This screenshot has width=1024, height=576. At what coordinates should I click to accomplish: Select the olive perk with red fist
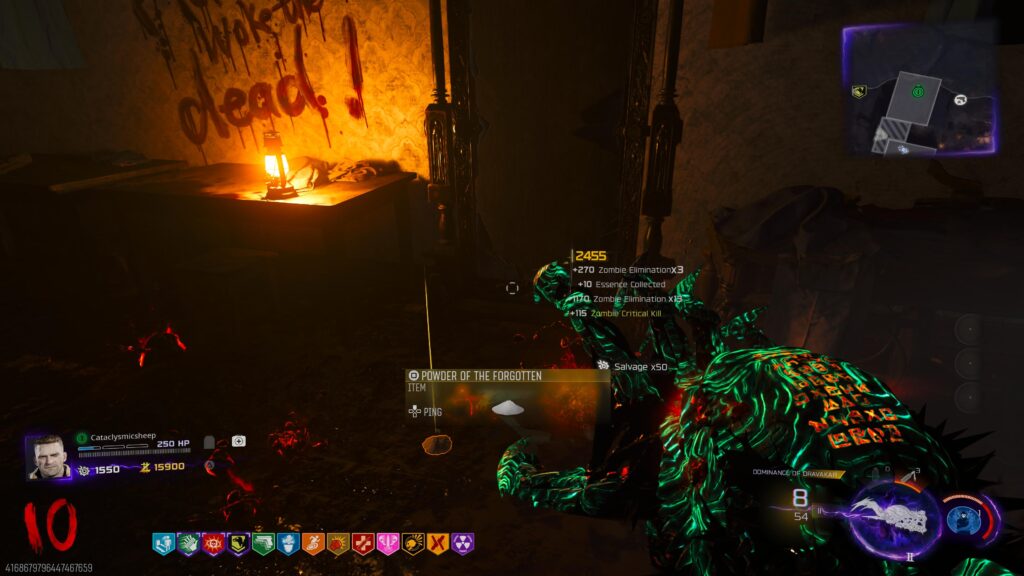(338, 544)
